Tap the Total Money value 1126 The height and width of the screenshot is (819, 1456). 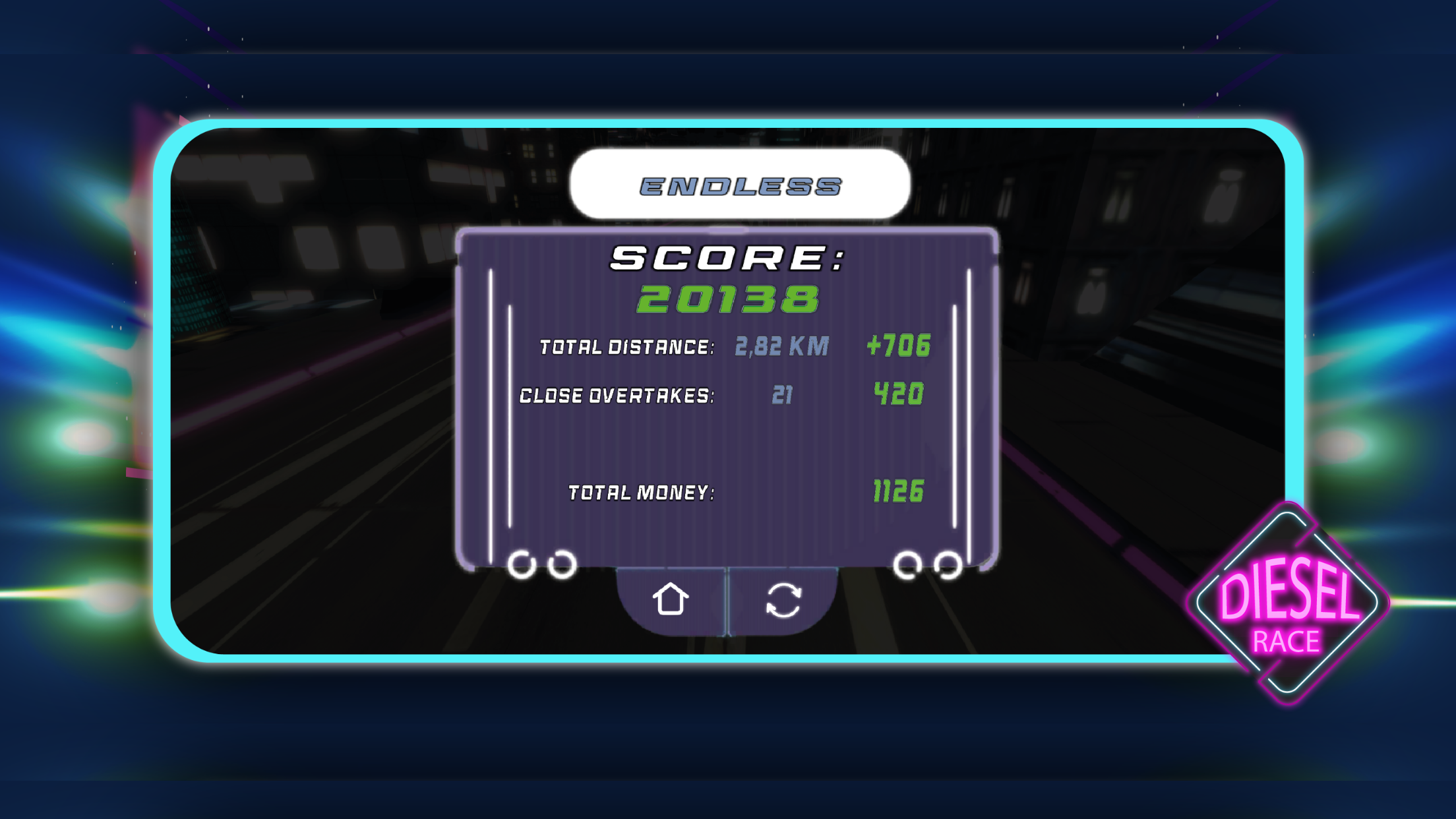tap(898, 491)
